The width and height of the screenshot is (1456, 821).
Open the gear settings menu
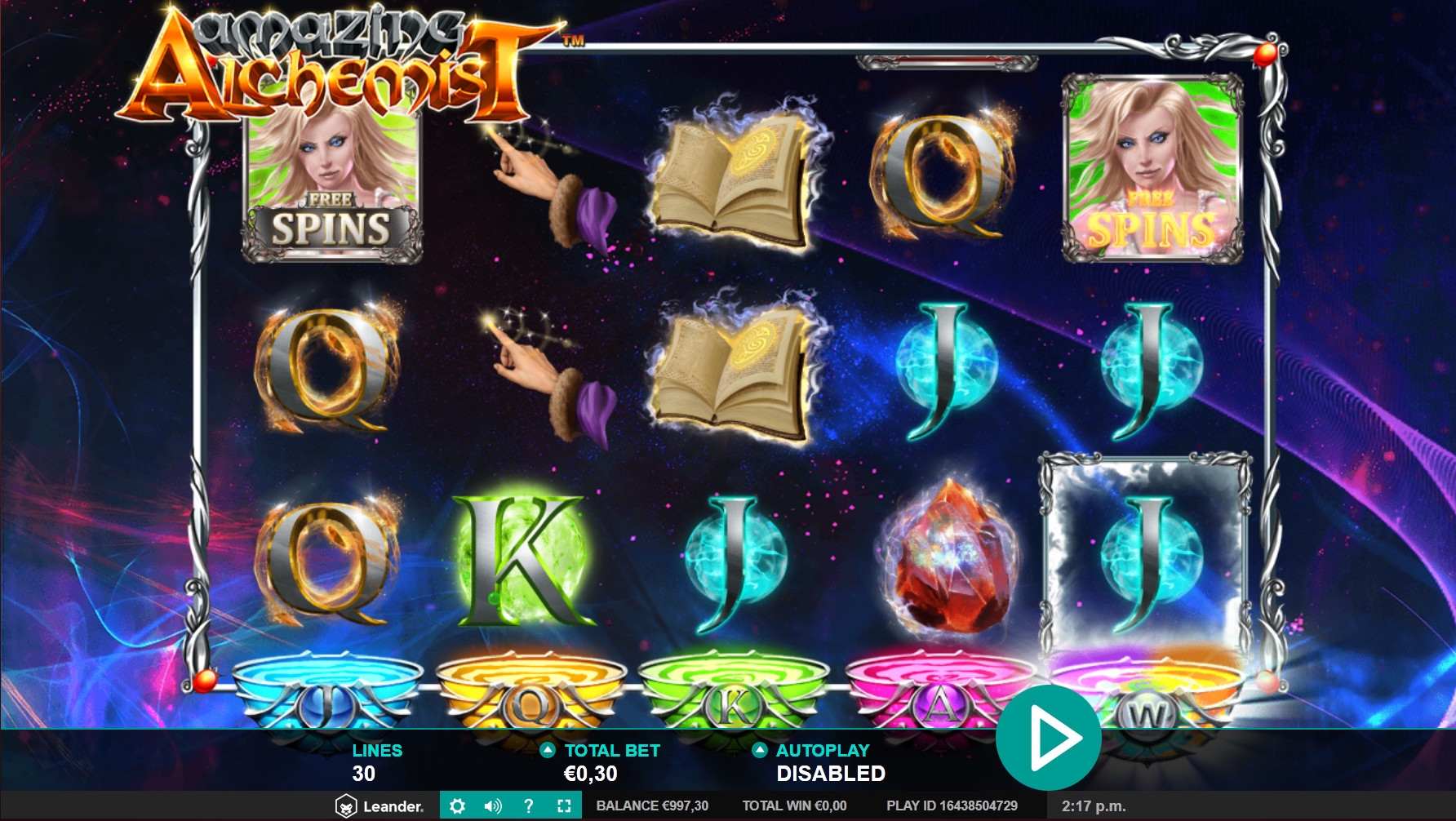click(457, 806)
